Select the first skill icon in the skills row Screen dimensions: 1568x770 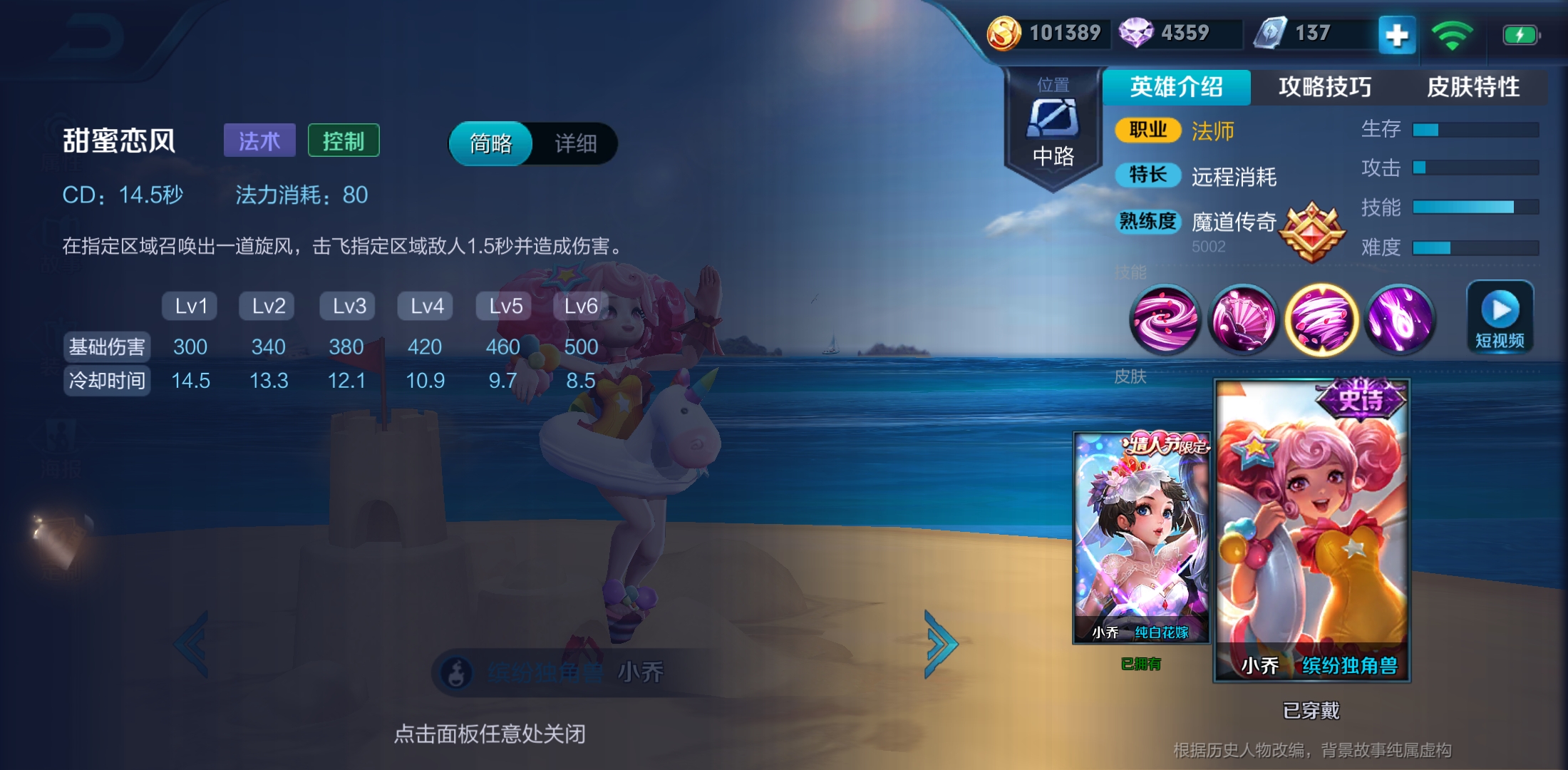(1167, 320)
